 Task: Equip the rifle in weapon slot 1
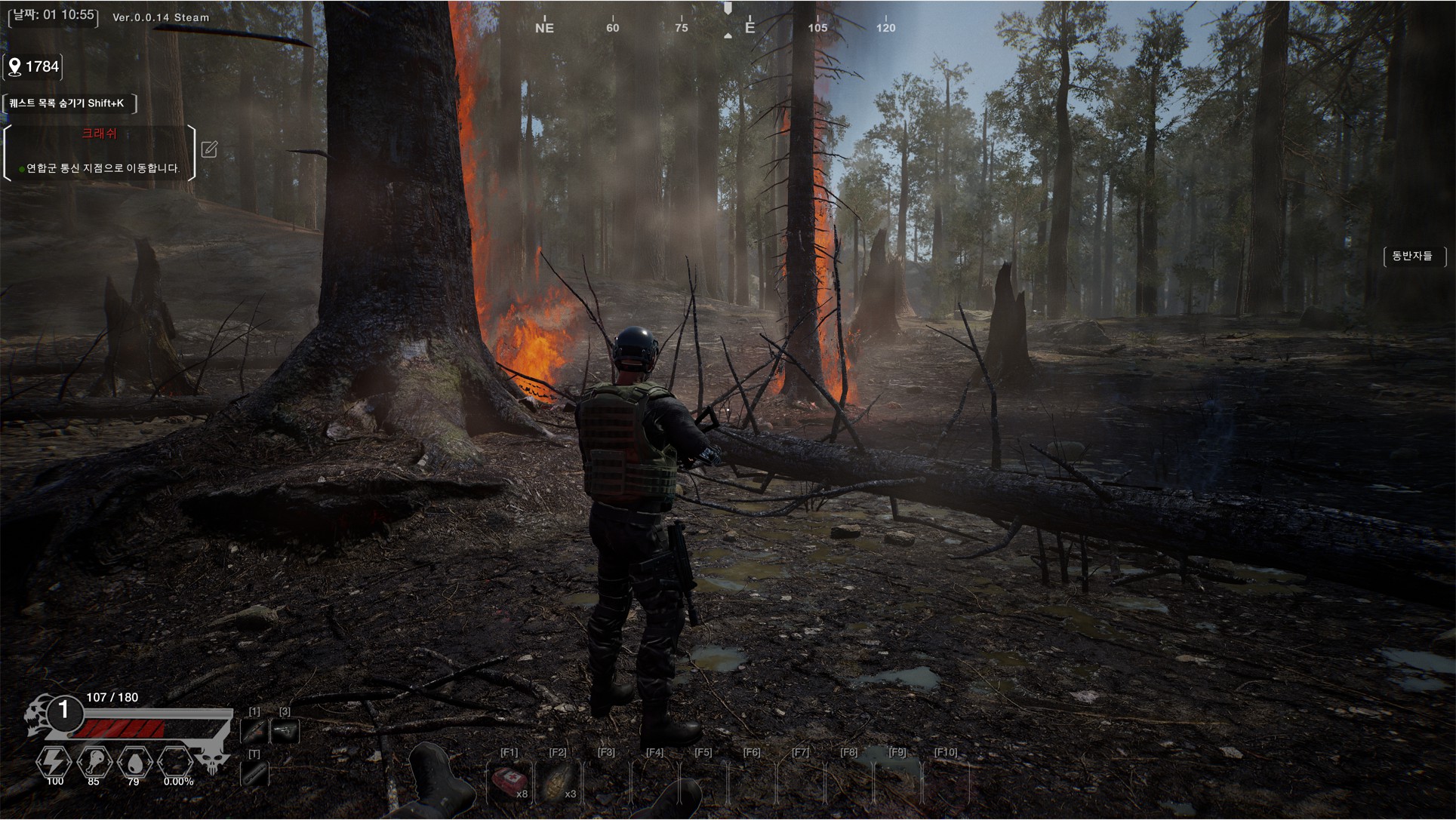point(254,730)
